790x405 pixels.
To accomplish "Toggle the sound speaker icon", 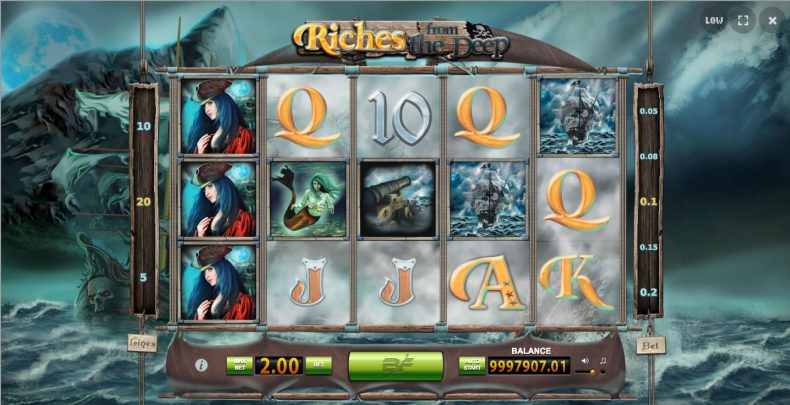I will (585, 361).
